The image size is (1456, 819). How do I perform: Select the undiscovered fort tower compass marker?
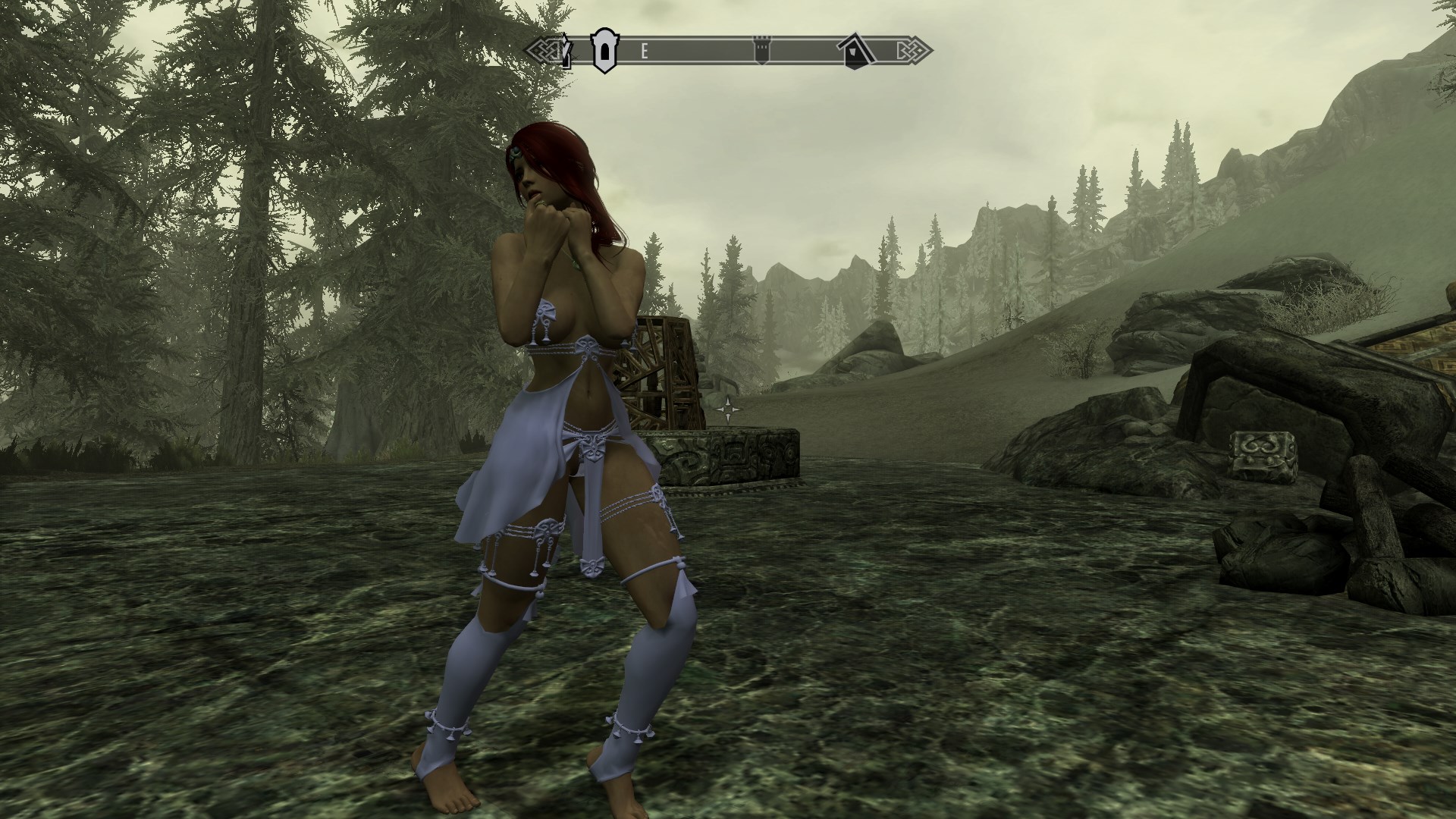[761, 51]
